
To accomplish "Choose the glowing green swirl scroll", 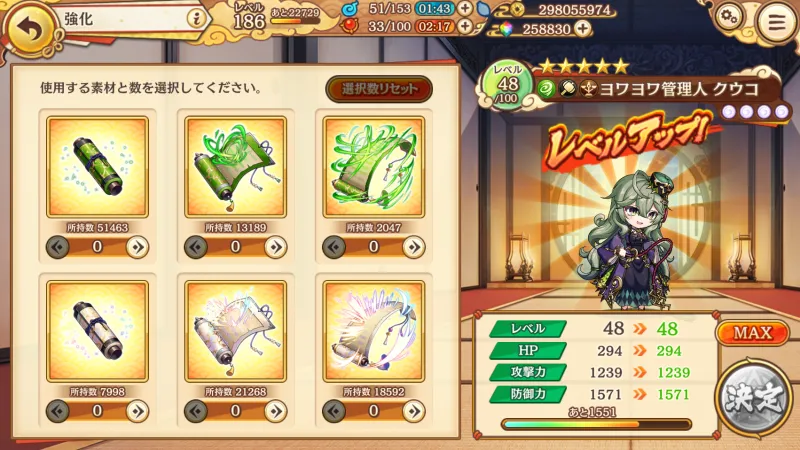I will click(x=373, y=166).
